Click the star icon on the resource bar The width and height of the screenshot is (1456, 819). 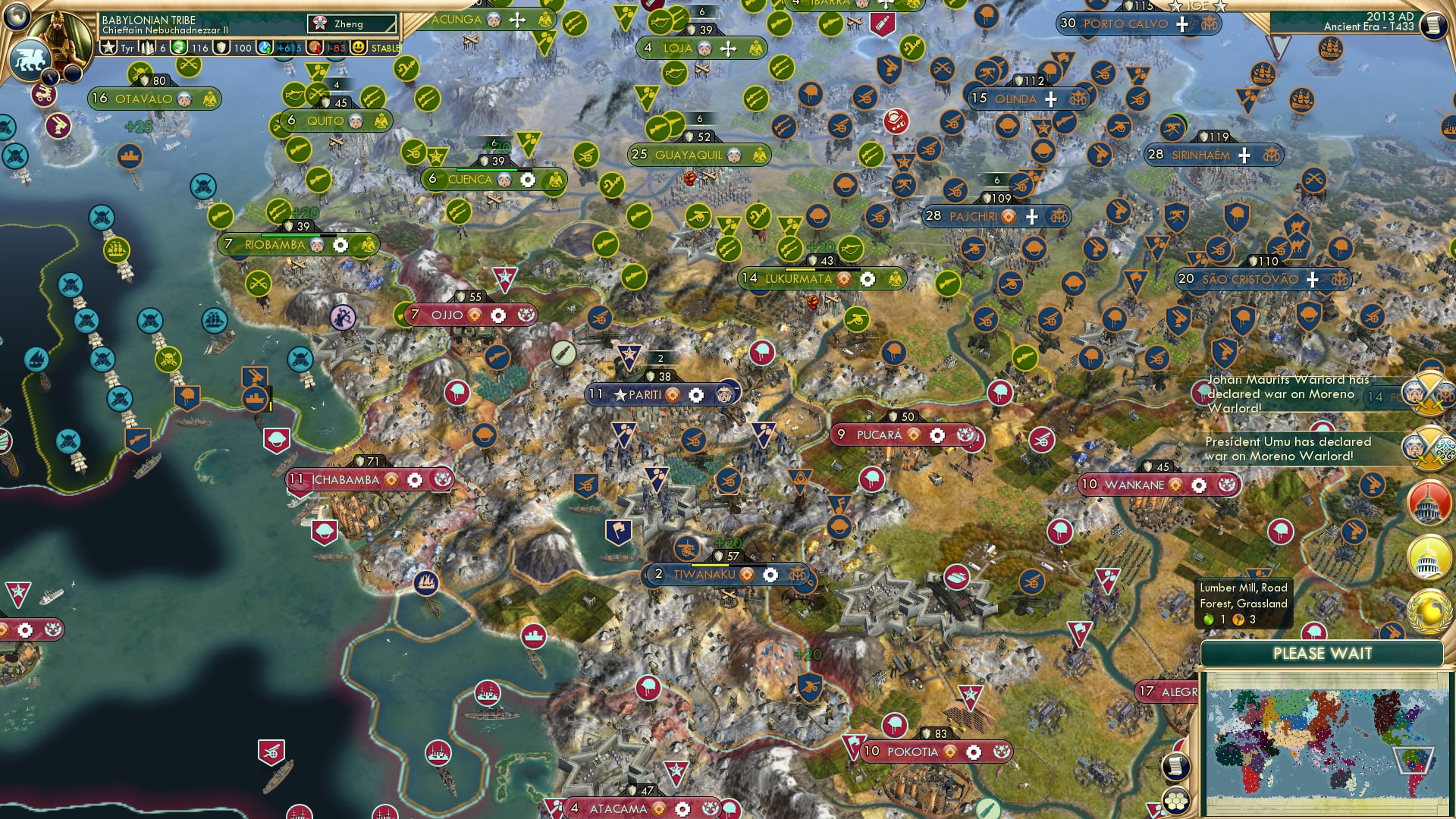108,47
